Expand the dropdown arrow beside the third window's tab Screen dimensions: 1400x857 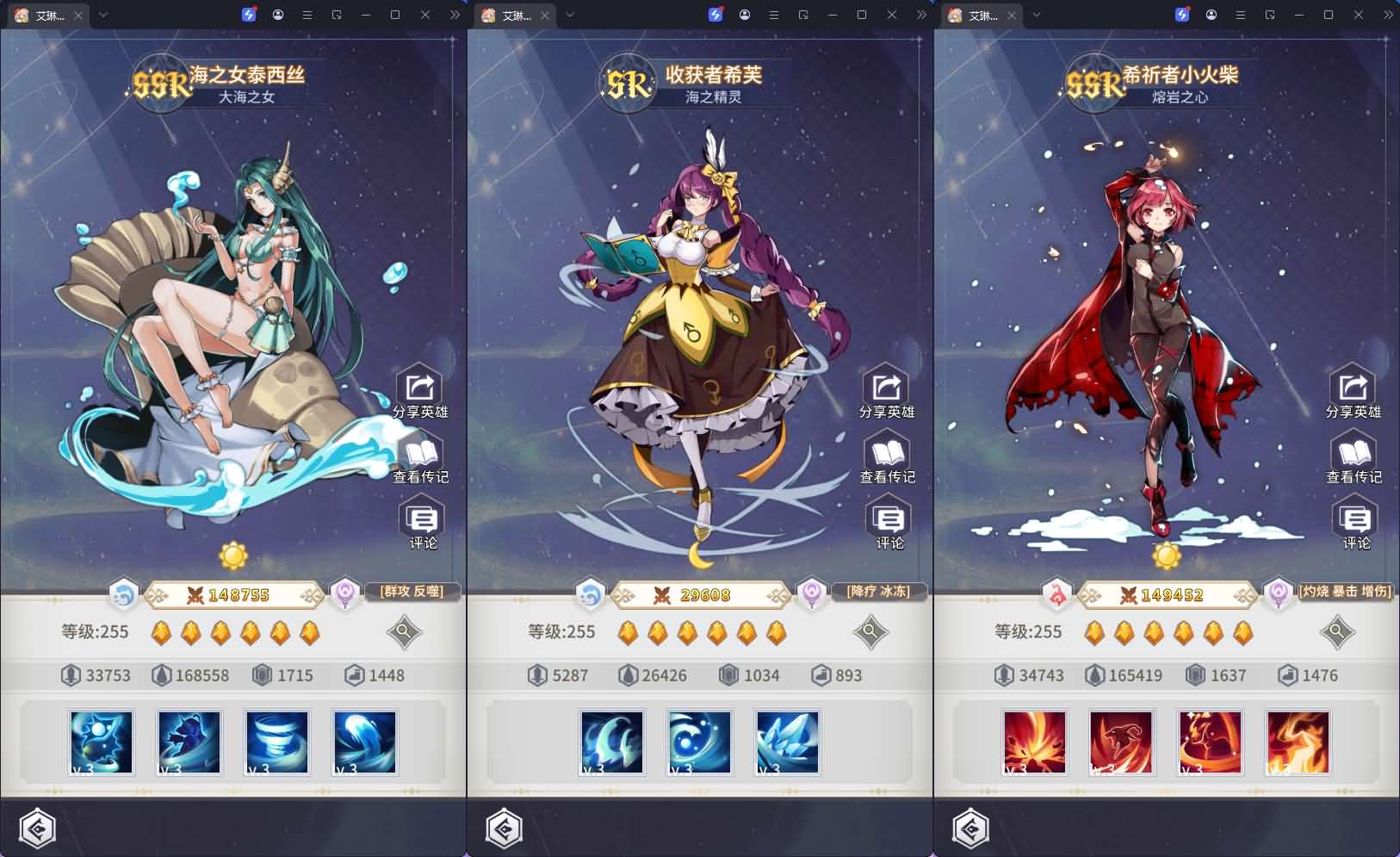(1037, 15)
